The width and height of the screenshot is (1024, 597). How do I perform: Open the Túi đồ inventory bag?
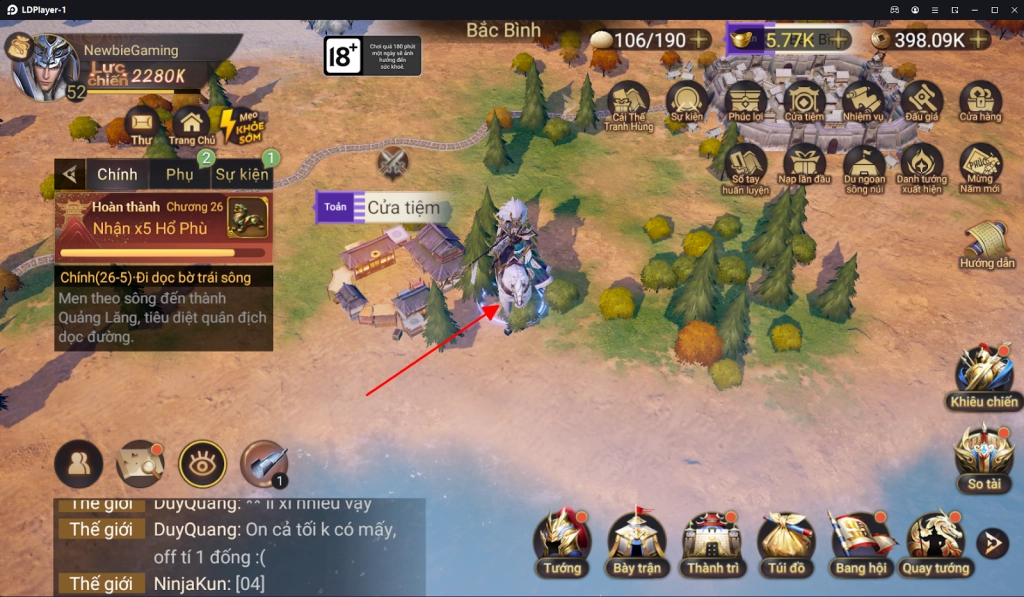(x=785, y=541)
